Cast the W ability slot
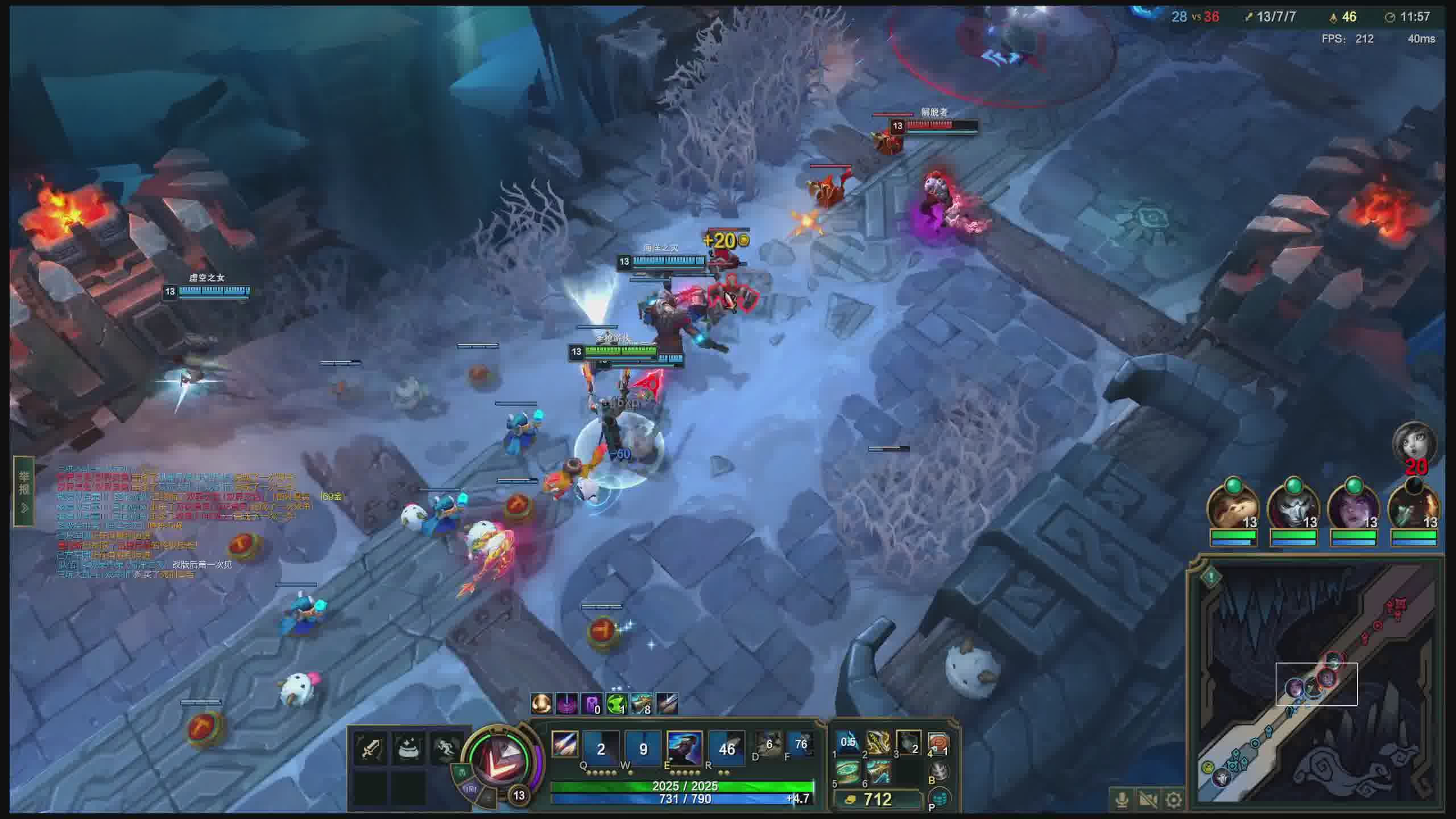Screen dimensions: 1456x819 [x=643, y=748]
